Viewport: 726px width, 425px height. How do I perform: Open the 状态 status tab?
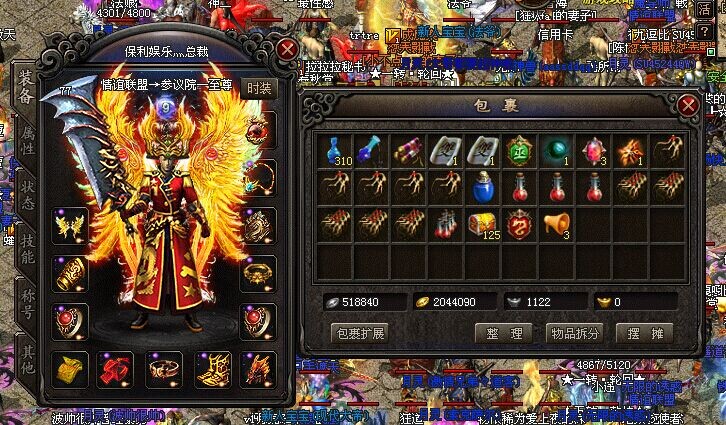[x=28, y=196]
